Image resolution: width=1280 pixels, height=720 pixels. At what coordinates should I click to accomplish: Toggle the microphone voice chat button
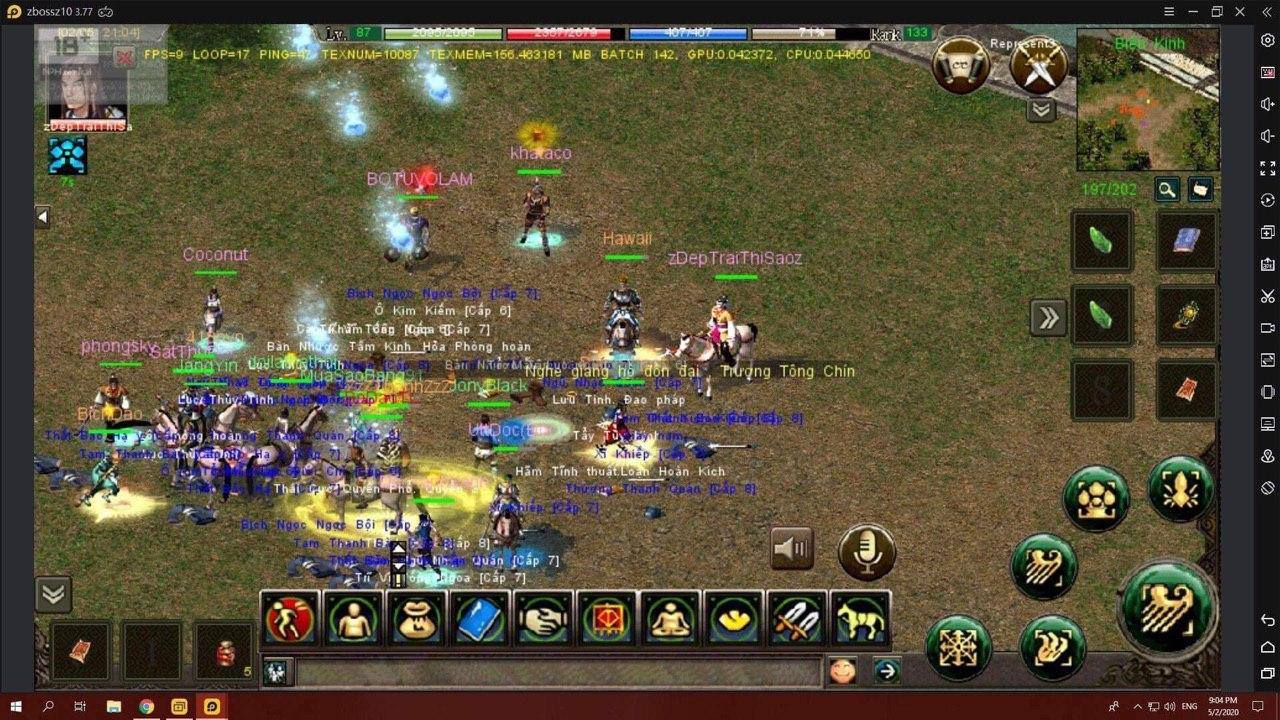click(866, 549)
